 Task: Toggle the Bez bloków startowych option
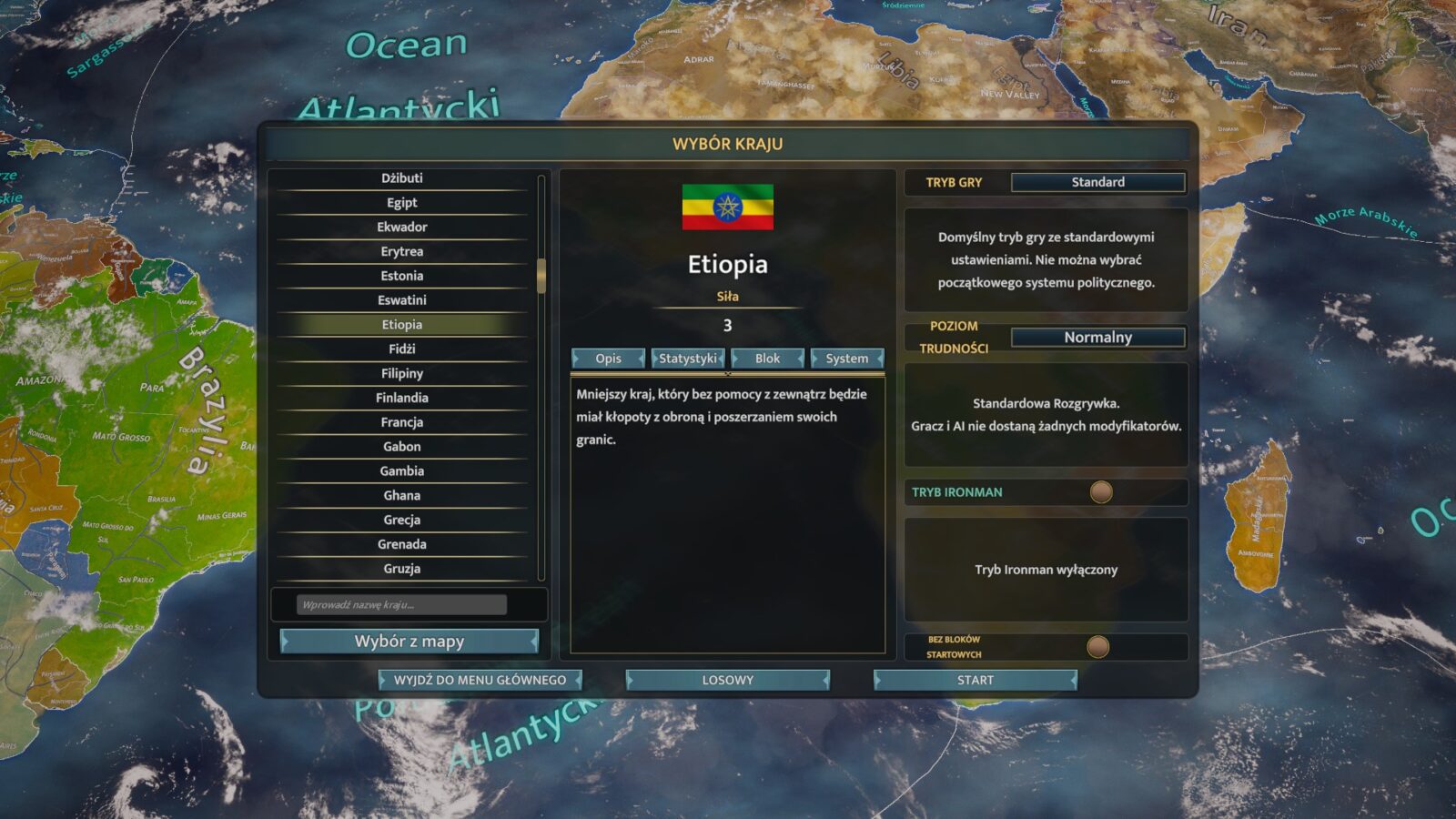coord(1098,647)
